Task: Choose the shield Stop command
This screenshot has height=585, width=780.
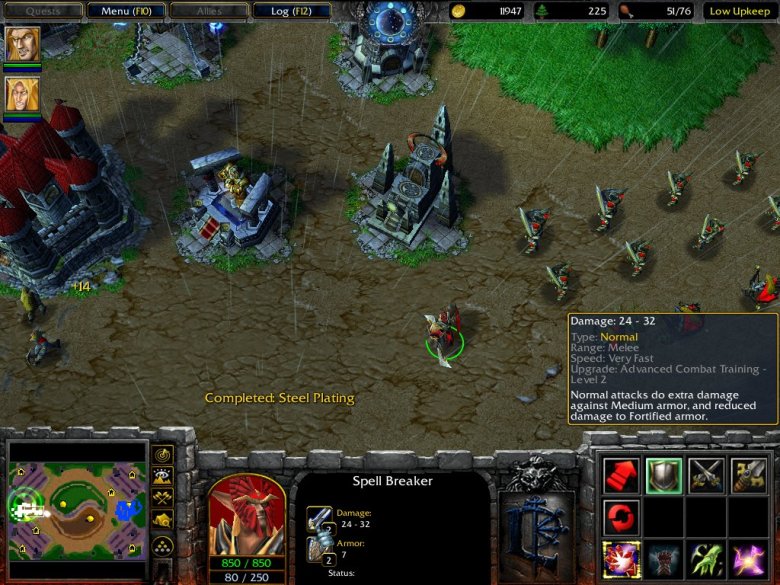Action: (663, 476)
